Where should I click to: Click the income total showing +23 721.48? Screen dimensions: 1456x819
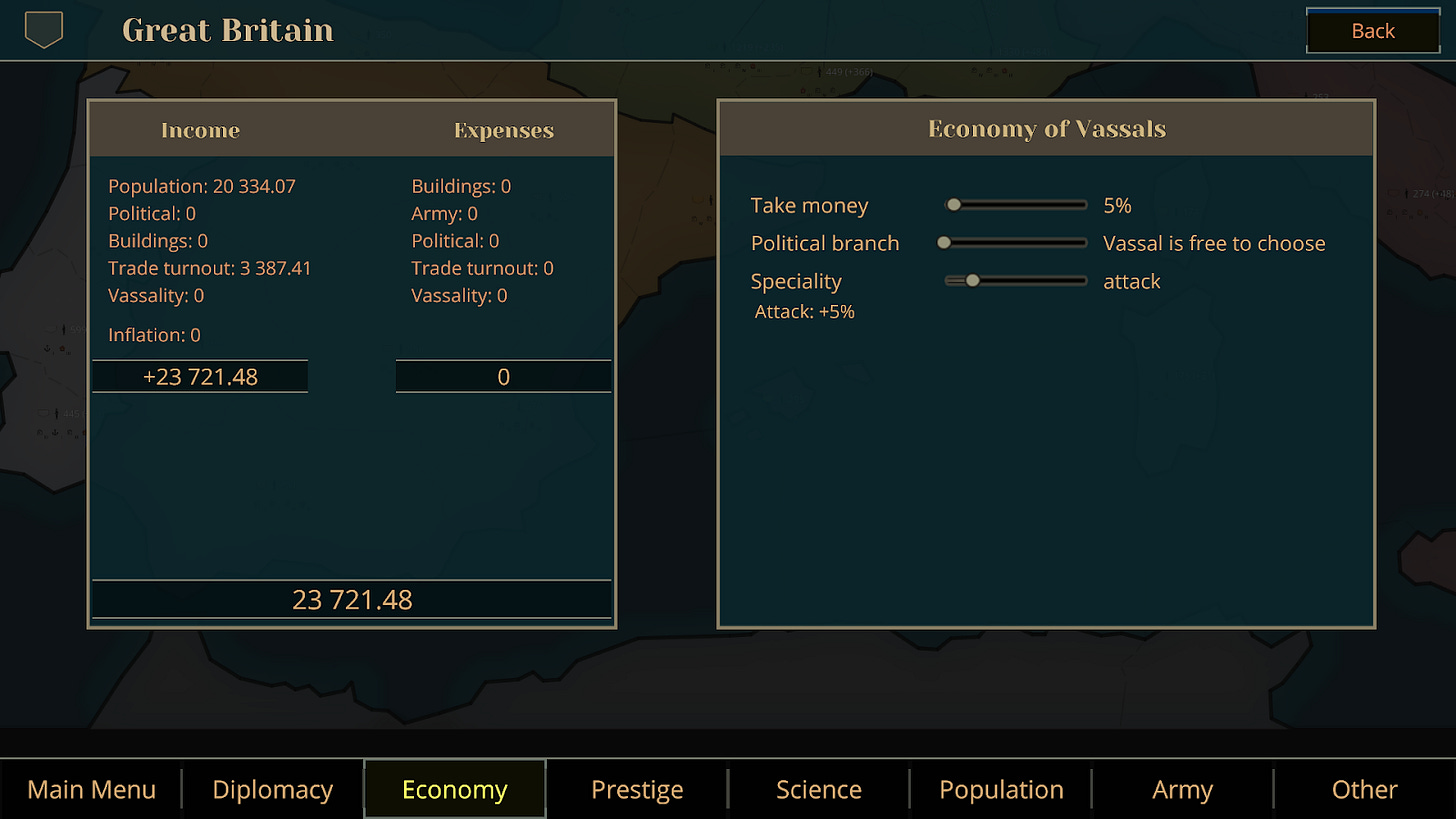[200, 376]
